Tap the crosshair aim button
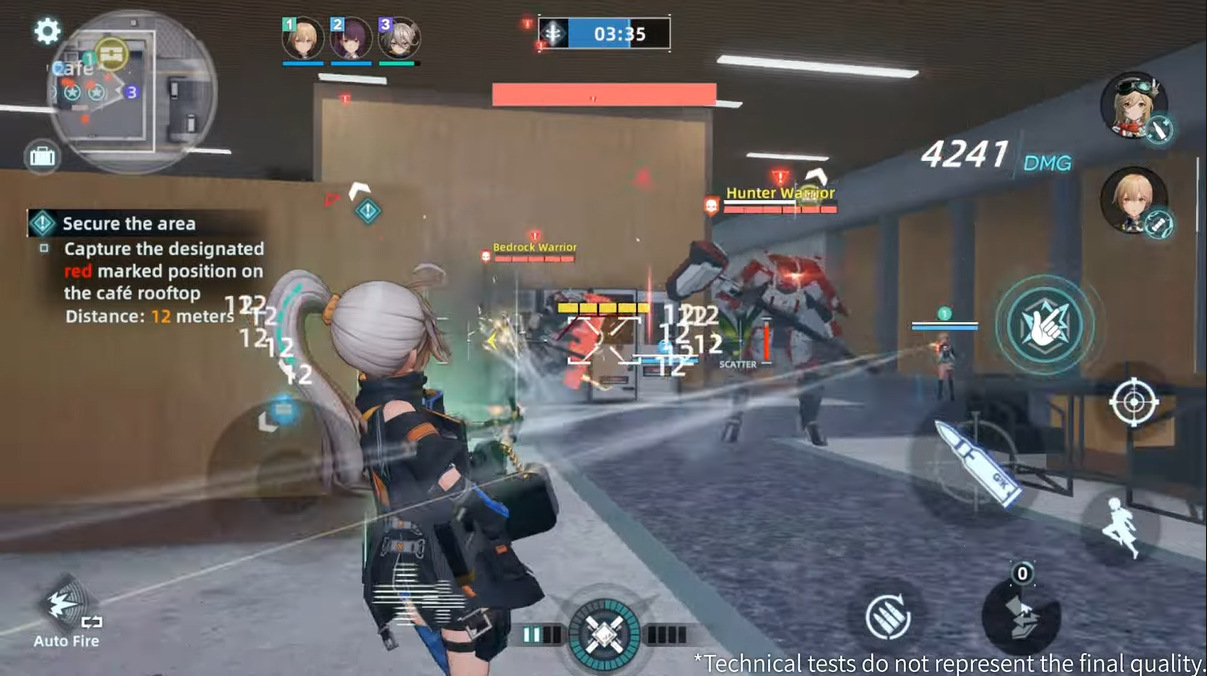 [1133, 403]
